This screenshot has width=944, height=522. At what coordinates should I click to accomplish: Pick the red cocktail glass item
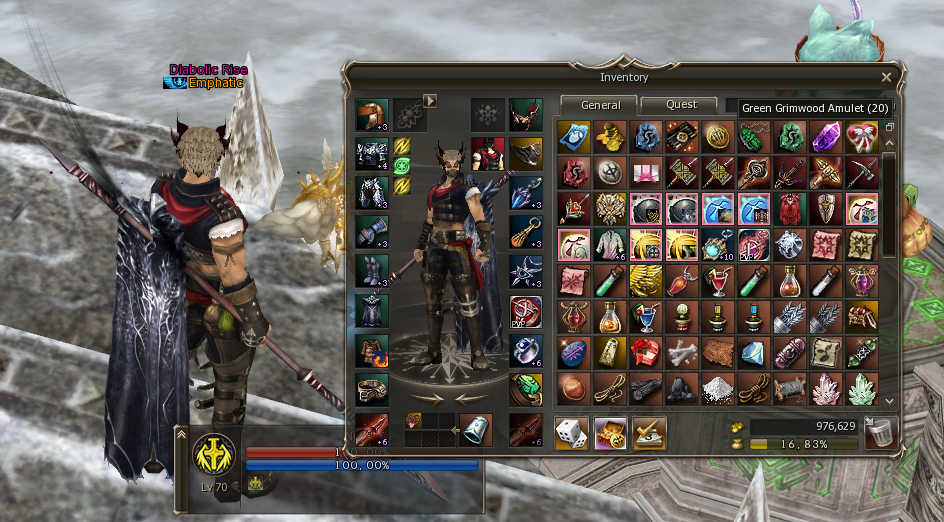tap(718, 281)
